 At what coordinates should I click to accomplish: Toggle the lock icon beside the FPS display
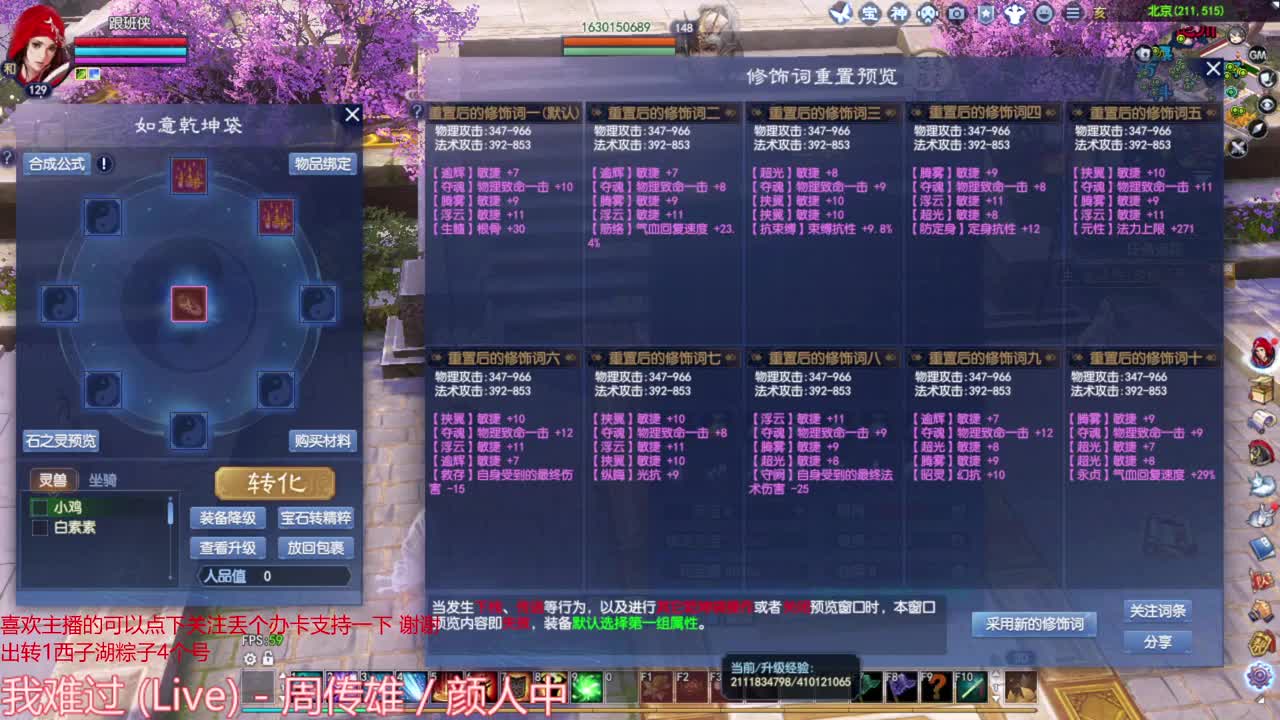[x=267, y=656]
